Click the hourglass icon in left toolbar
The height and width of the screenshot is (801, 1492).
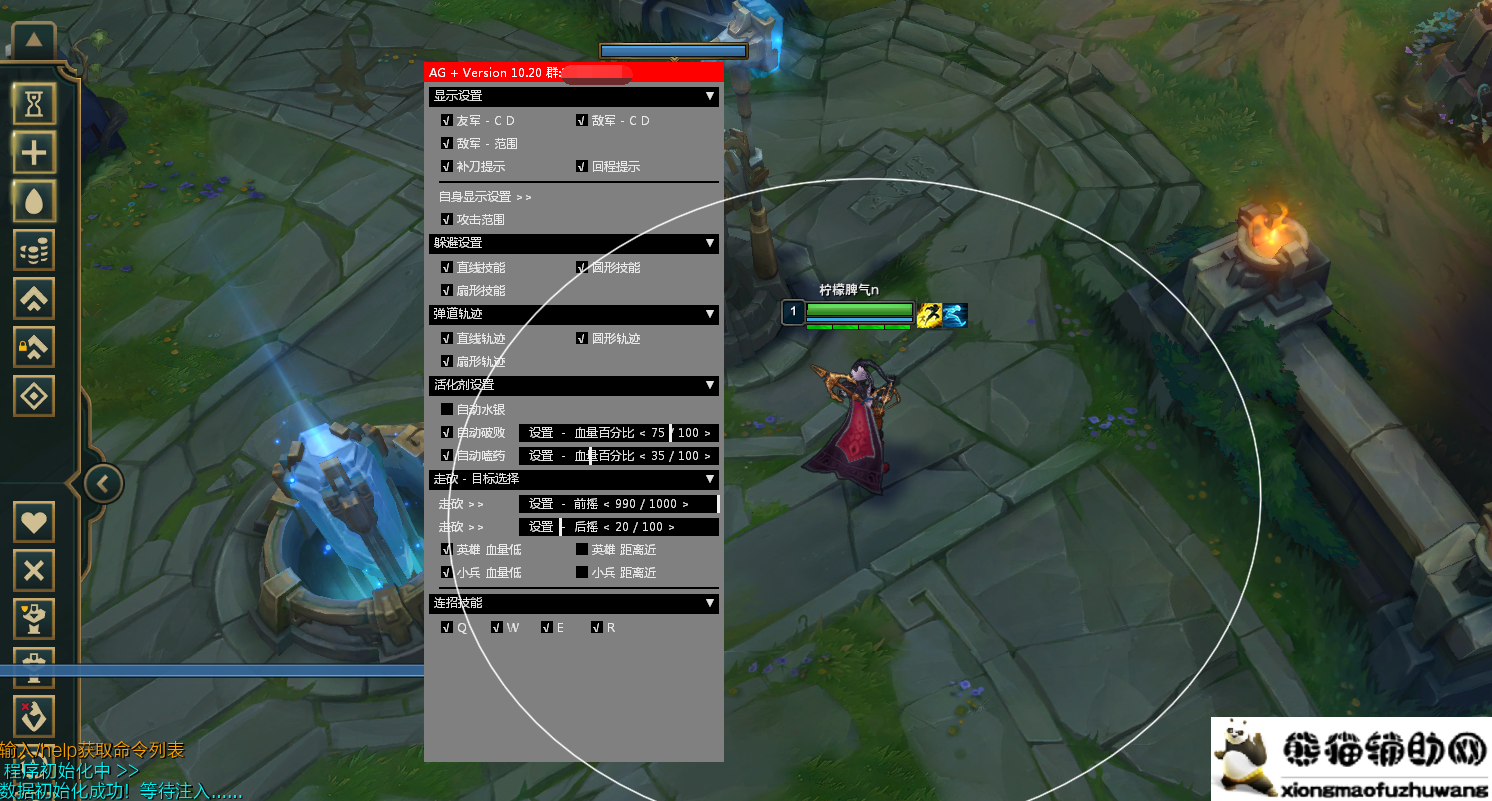34,103
